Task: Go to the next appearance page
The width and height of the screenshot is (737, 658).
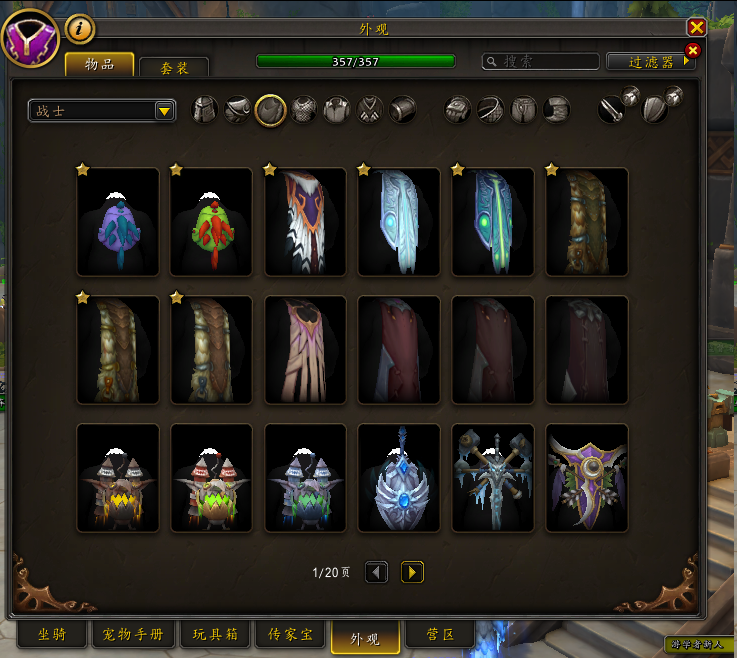Action: click(412, 572)
